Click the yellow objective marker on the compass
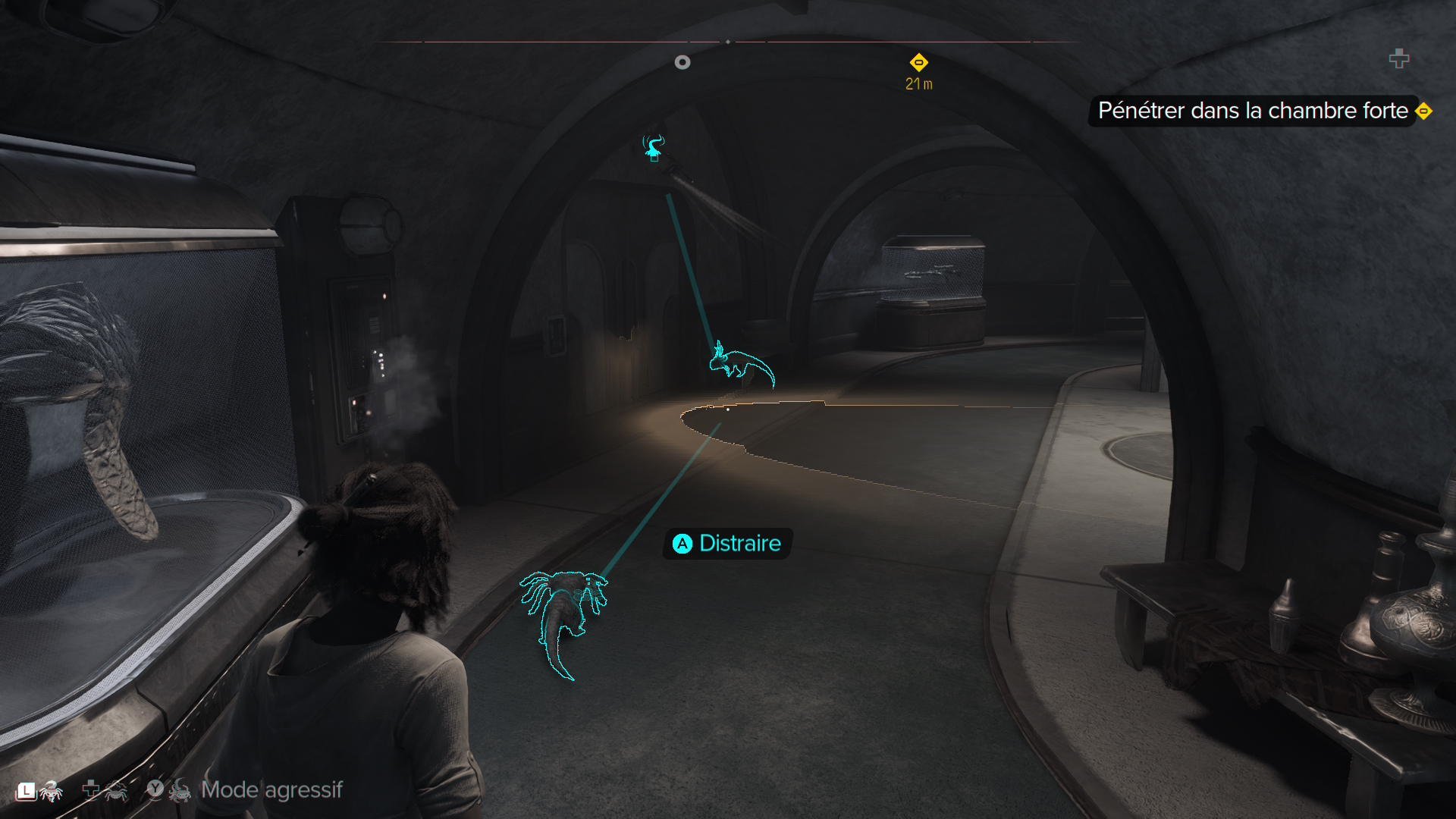Viewport: 1456px width, 819px height. pos(918,62)
